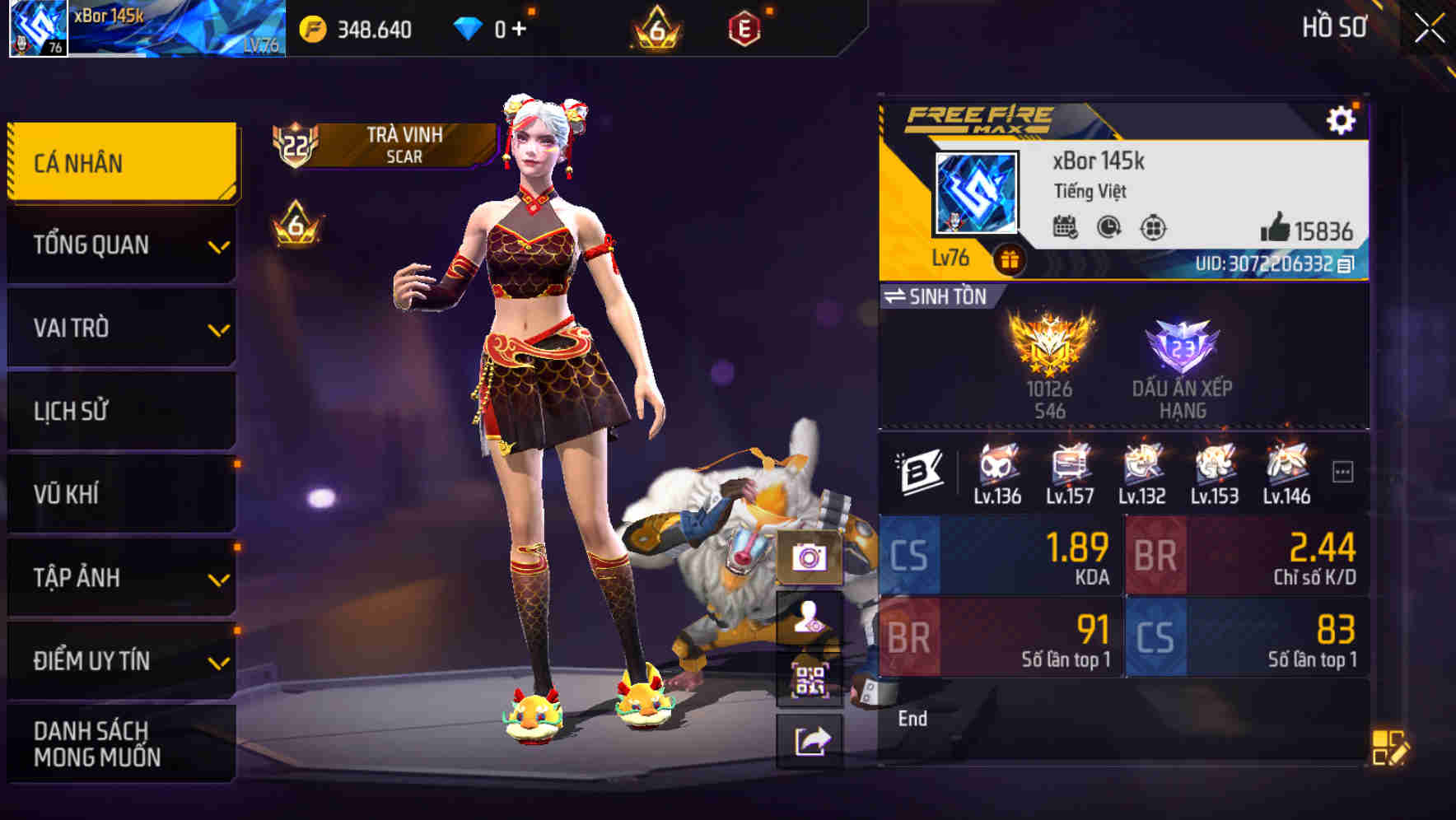
Task: Select the Cá Nhân tab
Action: click(x=121, y=162)
